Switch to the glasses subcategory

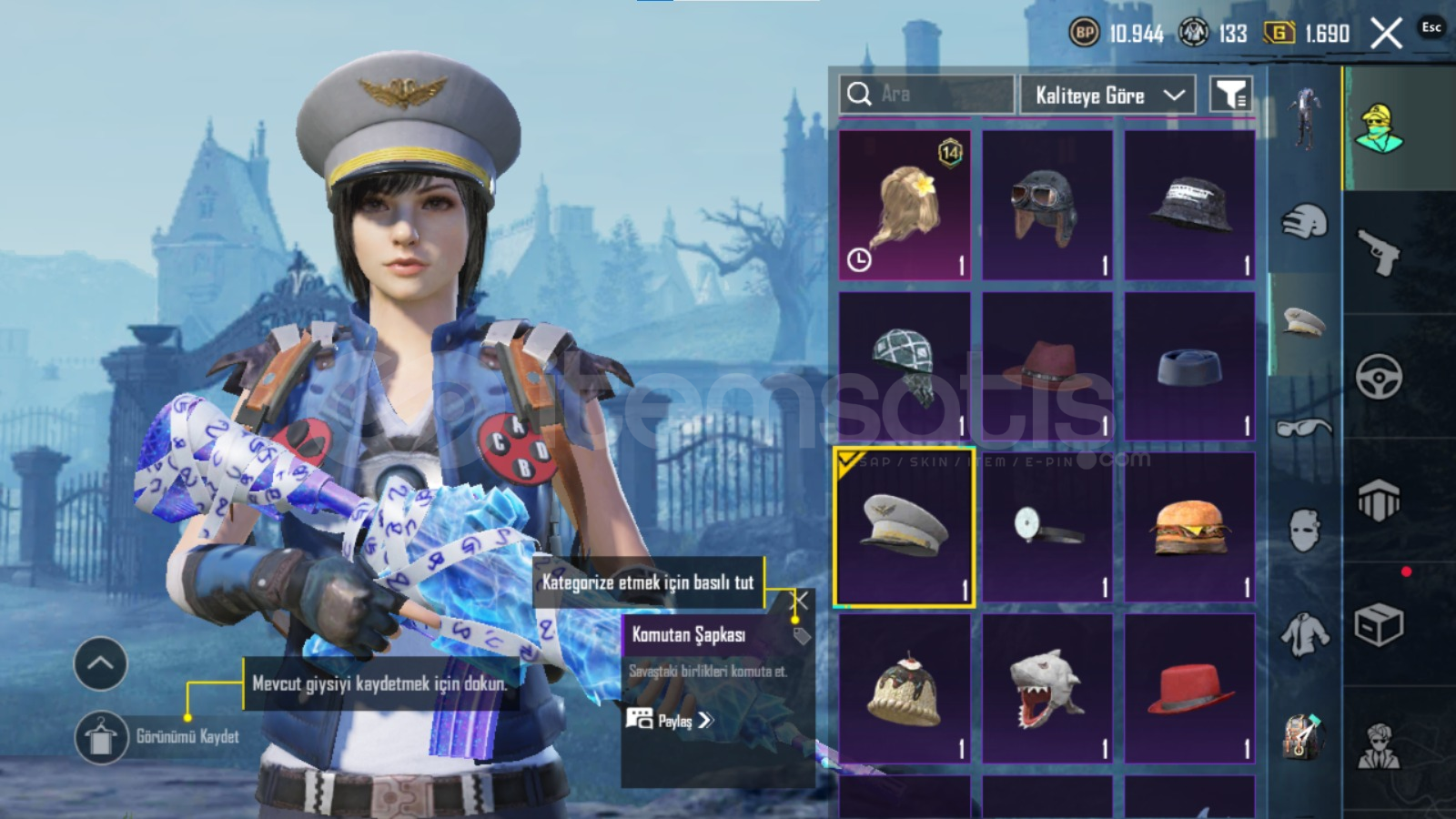point(1304,428)
